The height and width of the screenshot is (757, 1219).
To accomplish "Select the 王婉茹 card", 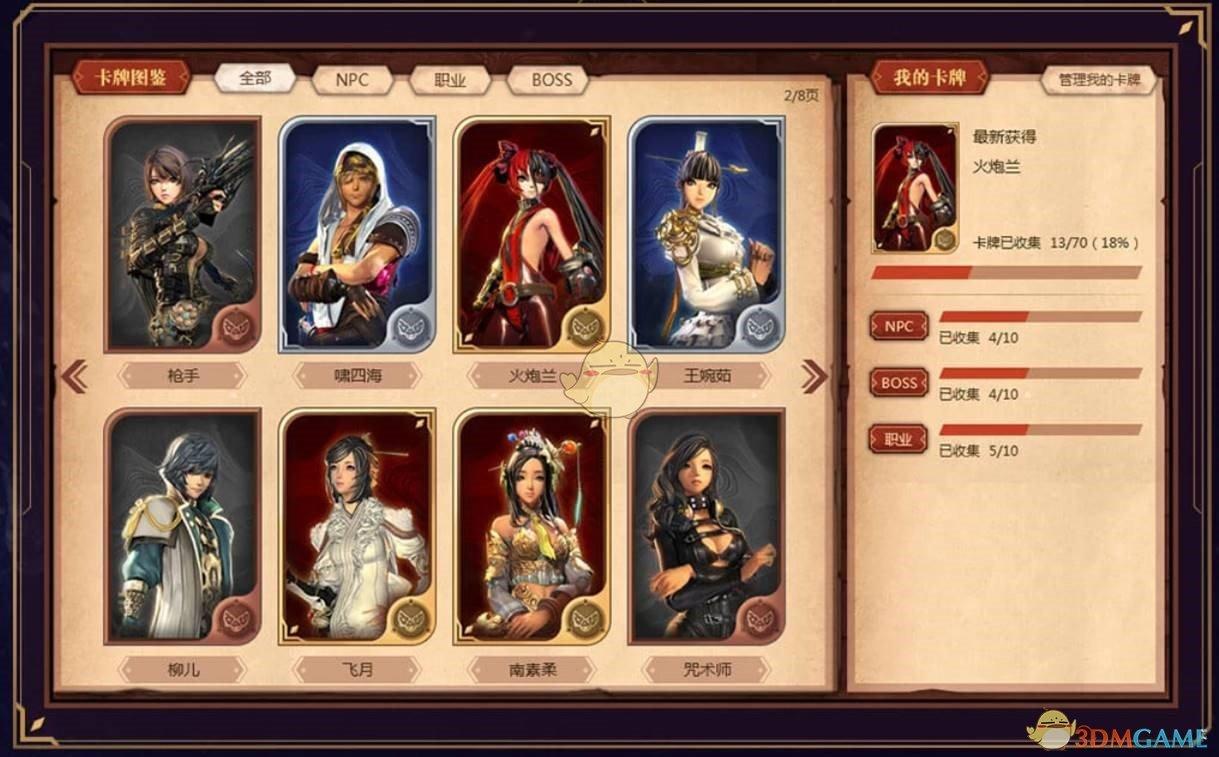I will point(706,234).
